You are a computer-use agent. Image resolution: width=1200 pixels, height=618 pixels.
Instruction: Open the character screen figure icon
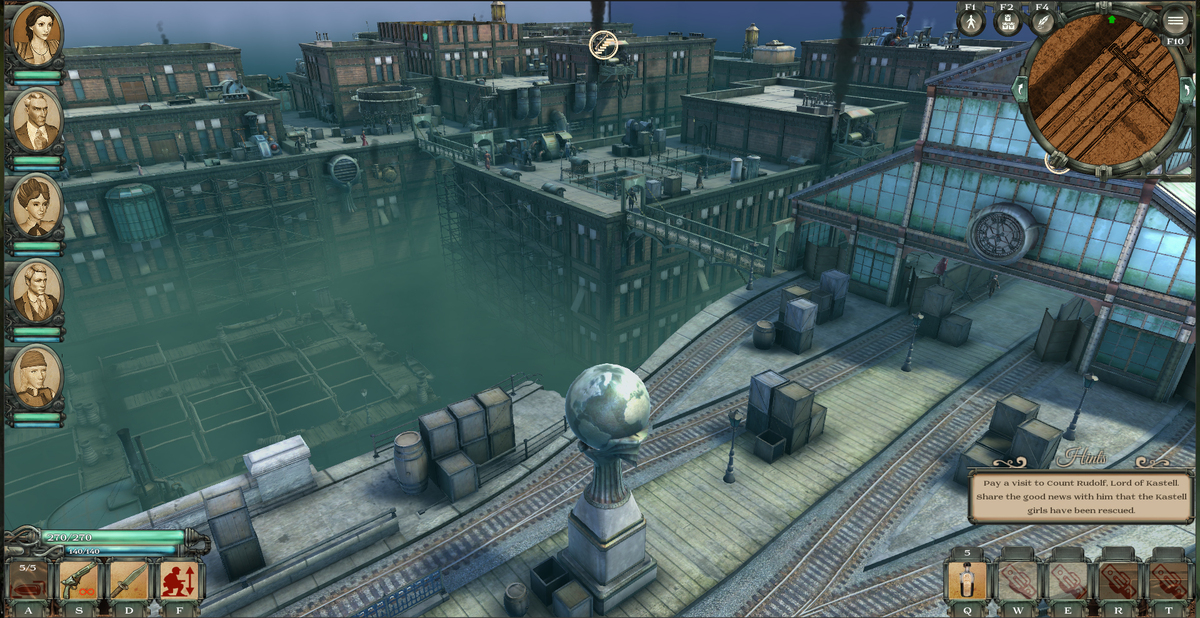point(972,23)
